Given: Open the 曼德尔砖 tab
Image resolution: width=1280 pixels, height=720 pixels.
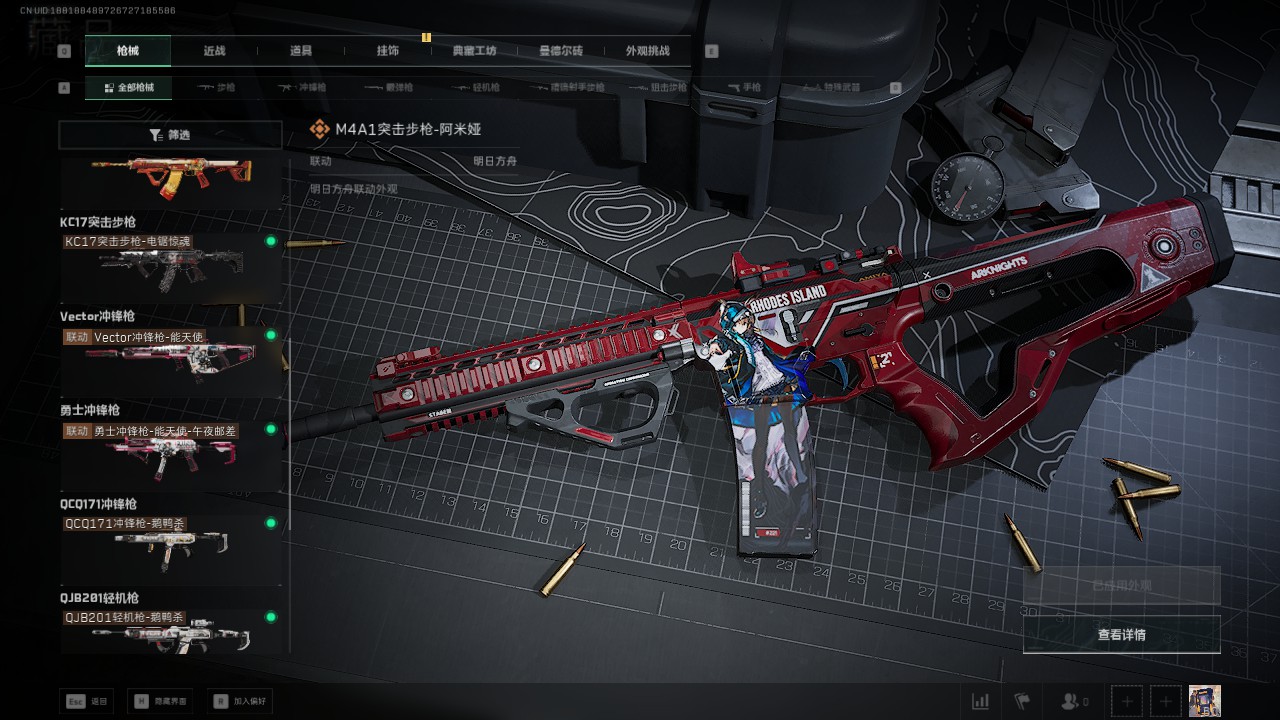Looking at the screenshot, I should pyautogui.click(x=561, y=51).
